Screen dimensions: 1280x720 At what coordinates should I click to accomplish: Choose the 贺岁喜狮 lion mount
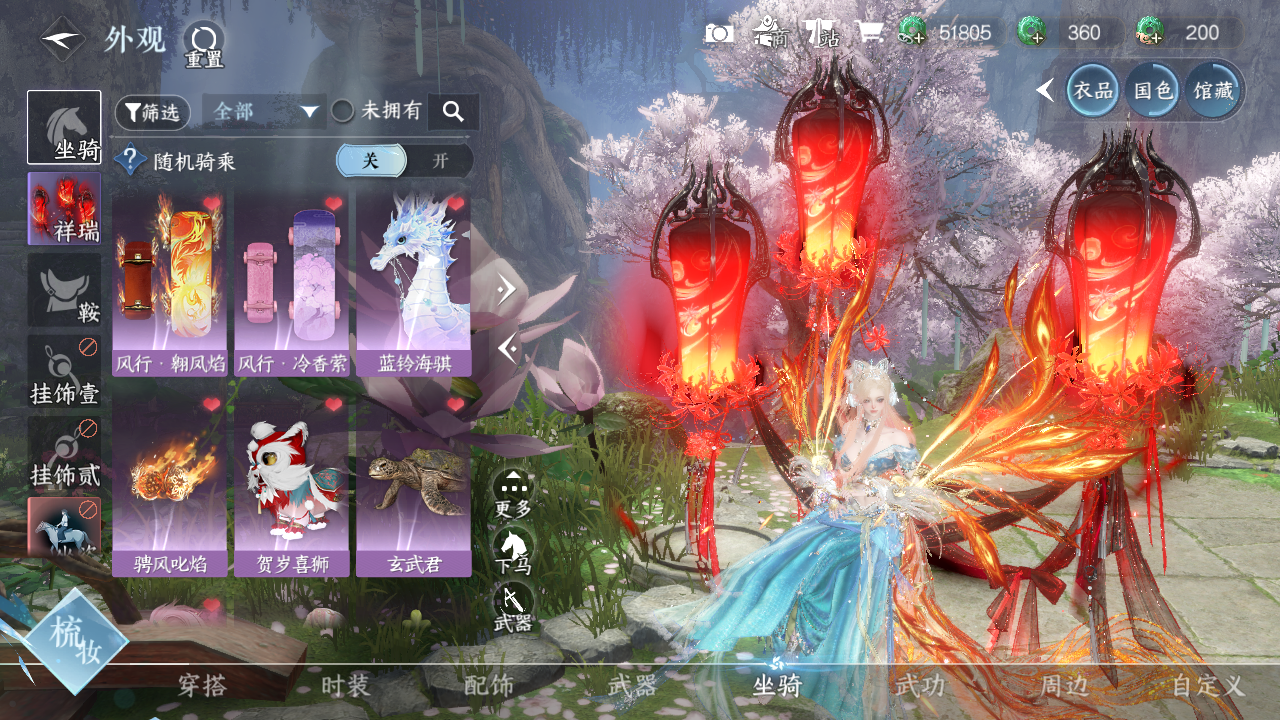tap(291, 484)
